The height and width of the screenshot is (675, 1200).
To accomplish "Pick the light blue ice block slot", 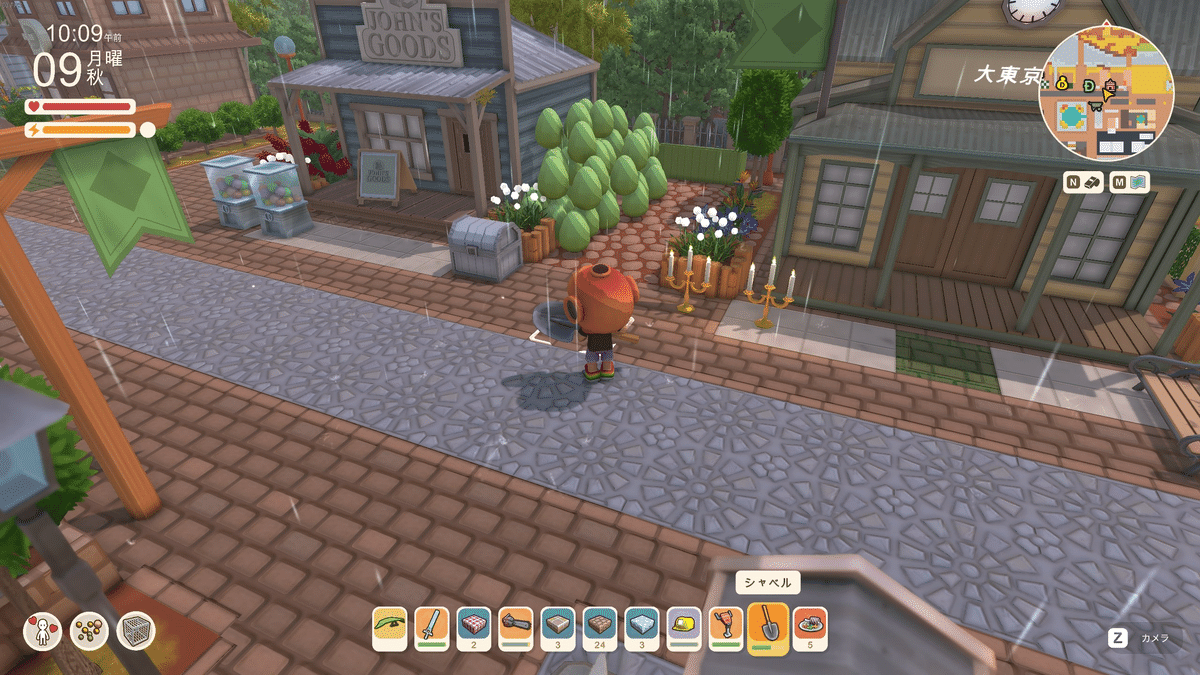I will coord(642,627).
